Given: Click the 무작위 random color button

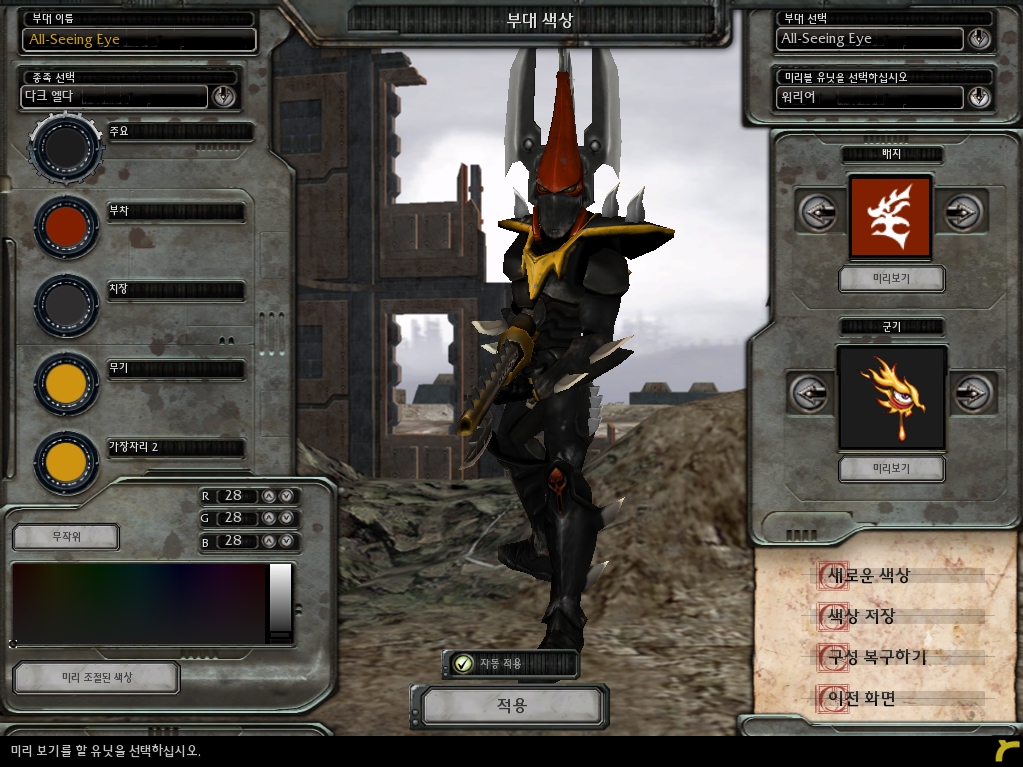Looking at the screenshot, I should click(66, 537).
